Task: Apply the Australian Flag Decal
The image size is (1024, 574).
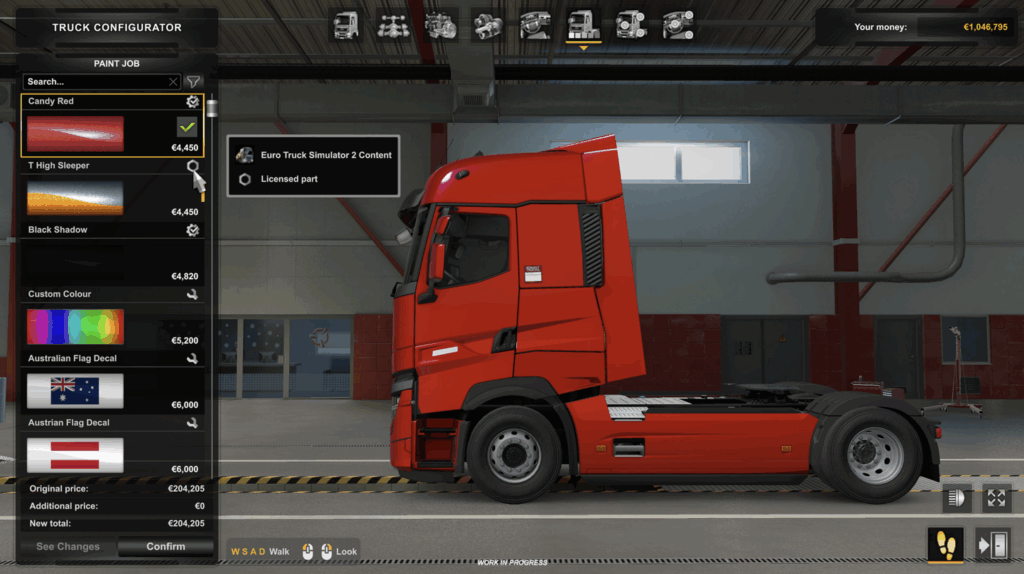Action: (75, 391)
